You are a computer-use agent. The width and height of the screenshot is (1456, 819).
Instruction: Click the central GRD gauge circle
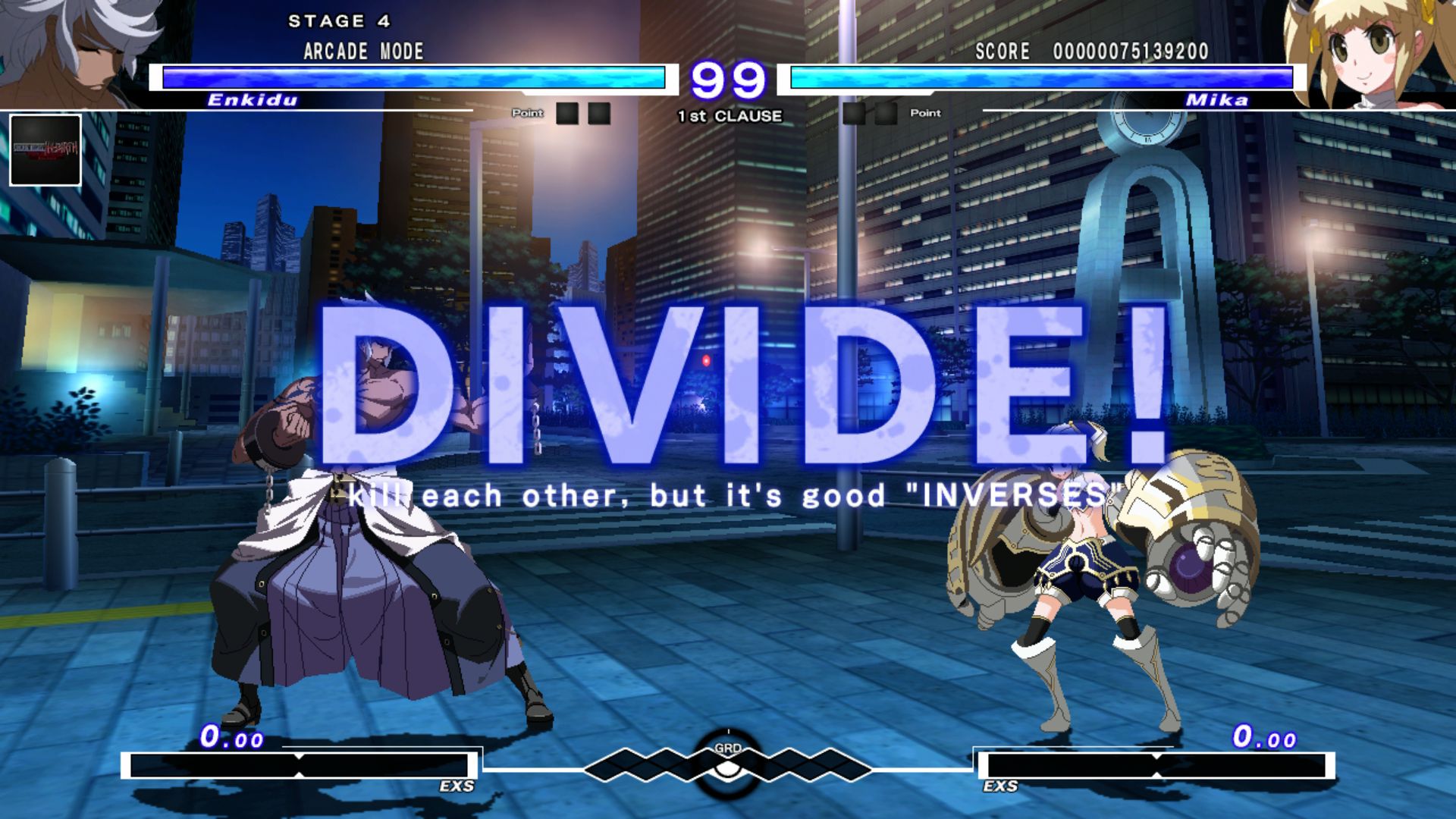point(726,767)
